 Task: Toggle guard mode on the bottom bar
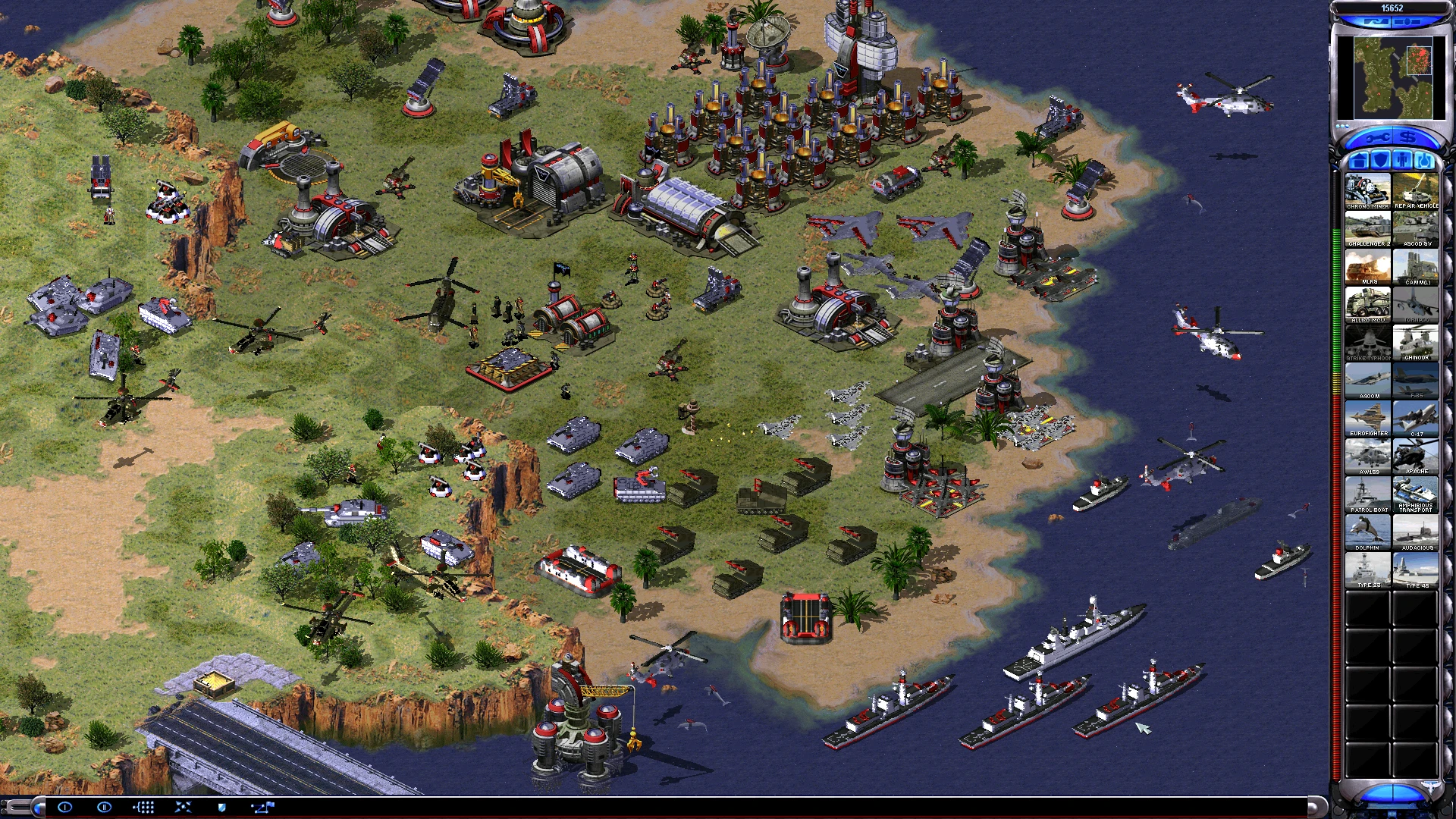point(221,807)
